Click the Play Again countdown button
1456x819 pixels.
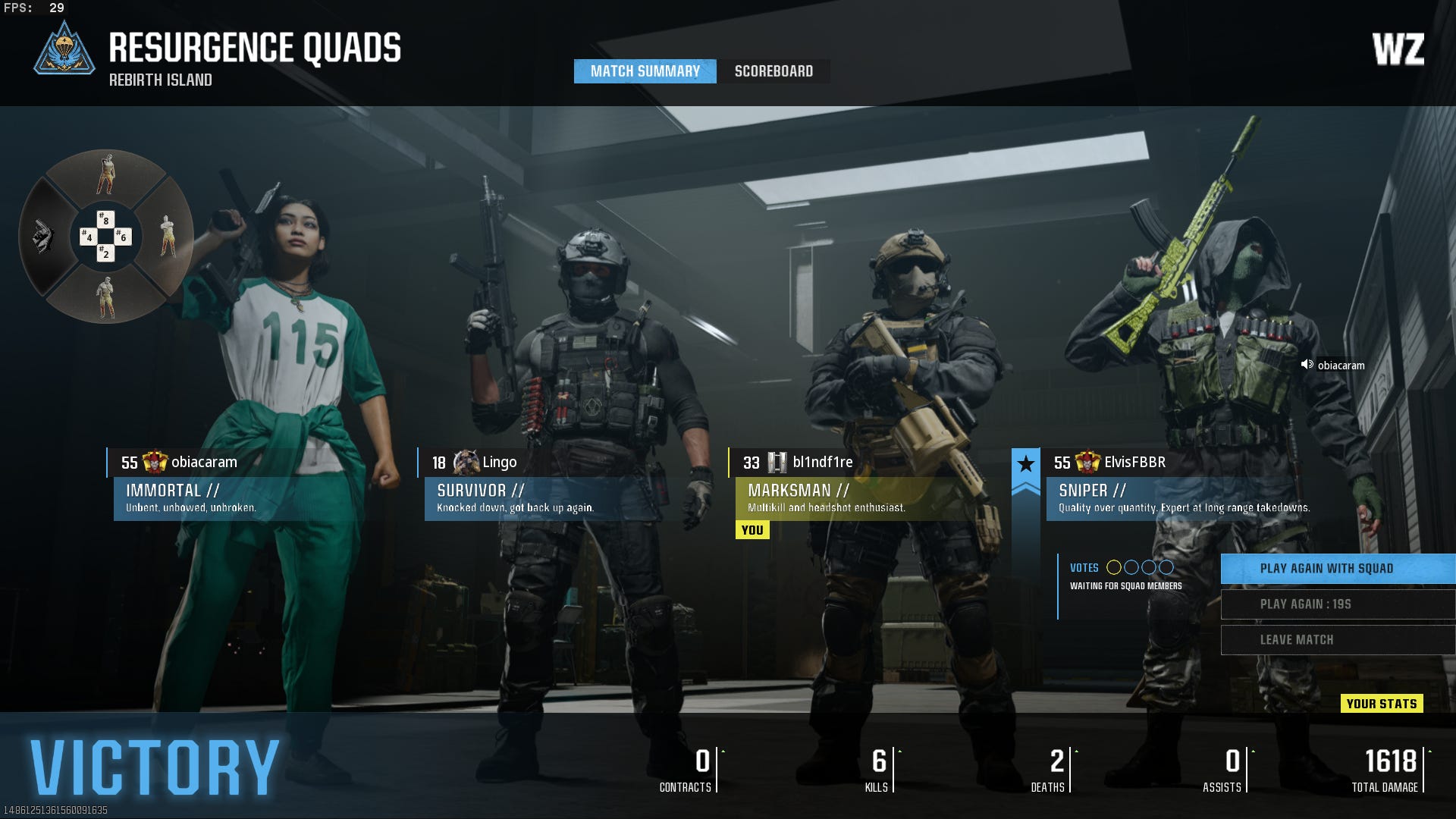click(1337, 604)
